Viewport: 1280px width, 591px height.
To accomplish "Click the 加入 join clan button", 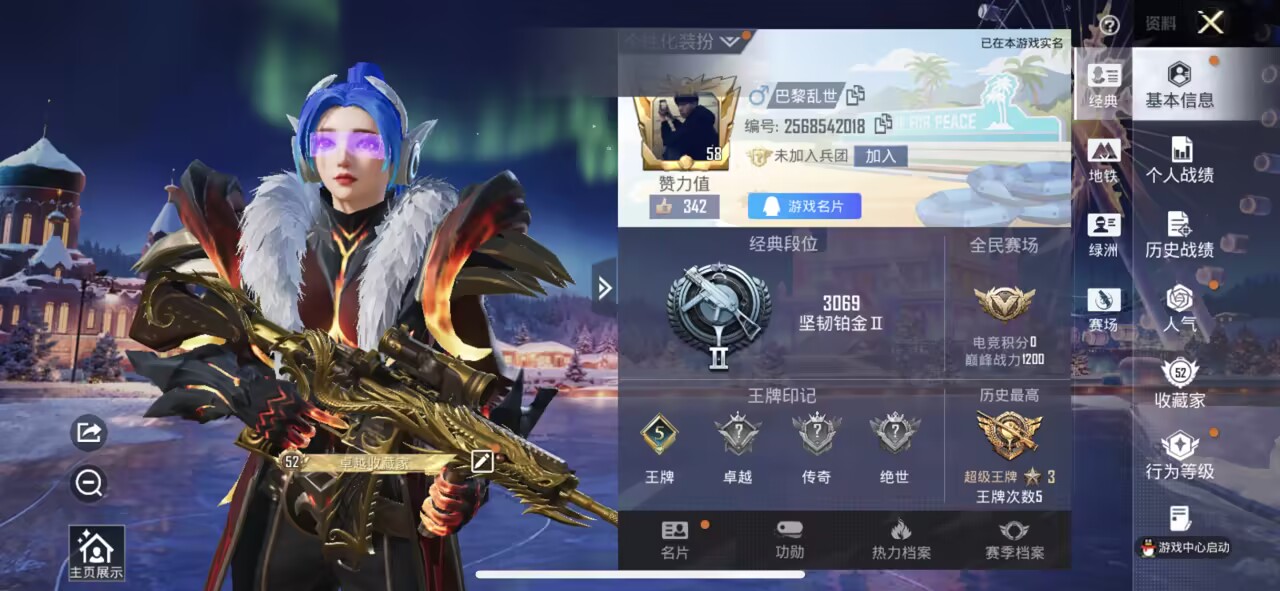I will click(x=880, y=156).
